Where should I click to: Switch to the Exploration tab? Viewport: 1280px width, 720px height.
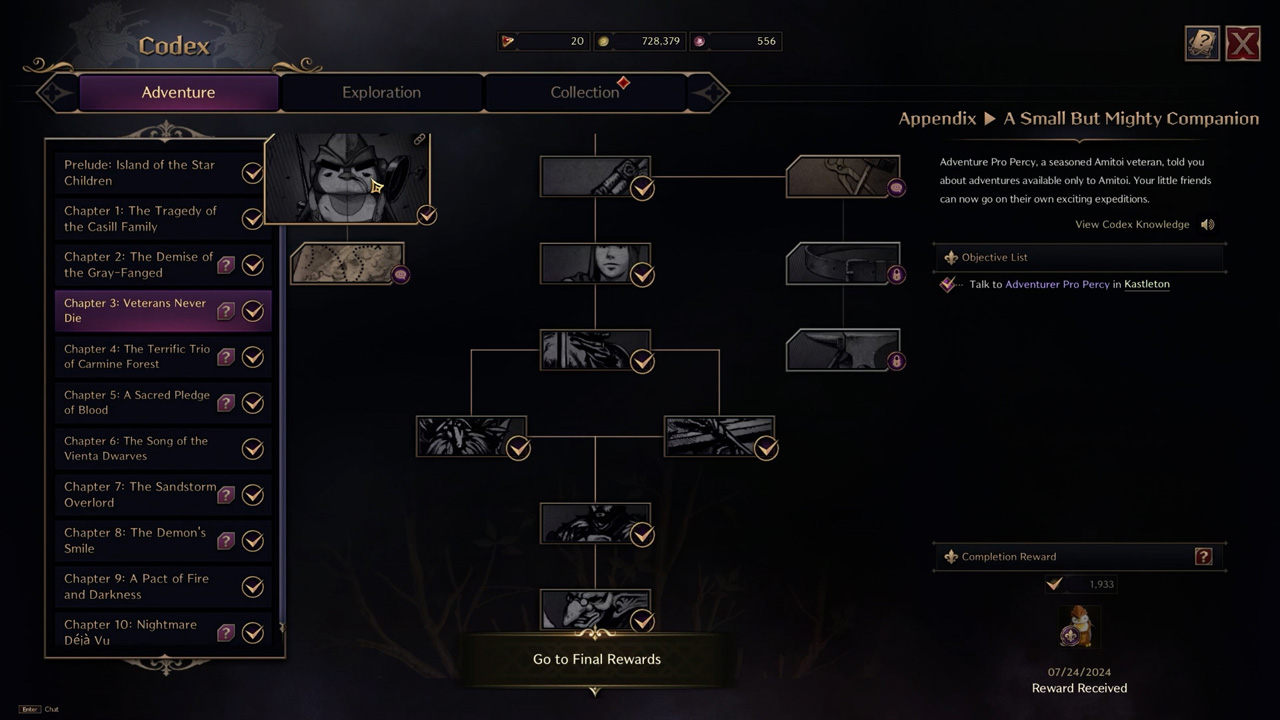click(381, 92)
